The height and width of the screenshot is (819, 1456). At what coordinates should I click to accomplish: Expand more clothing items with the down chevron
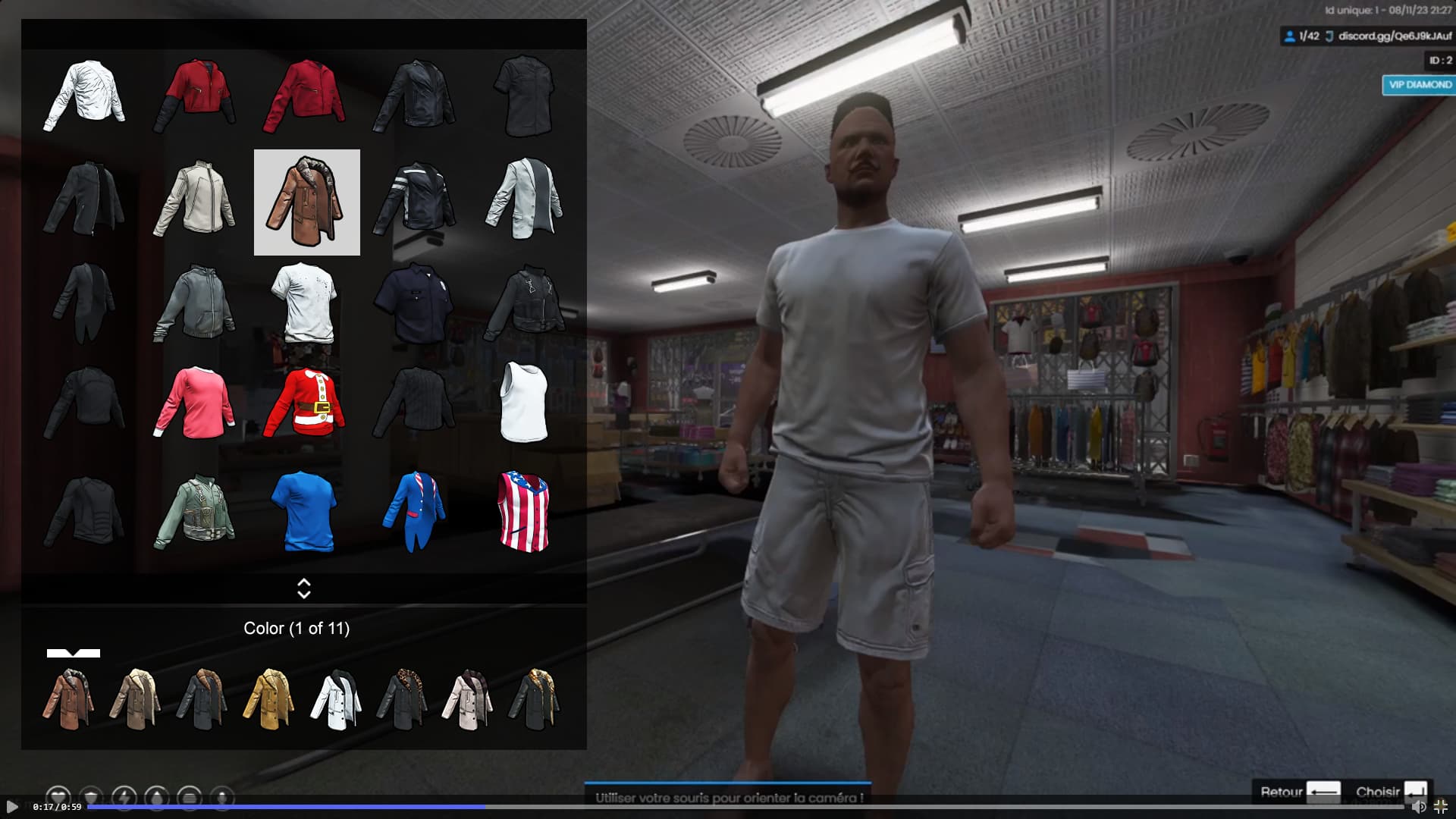click(x=304, y=595)
